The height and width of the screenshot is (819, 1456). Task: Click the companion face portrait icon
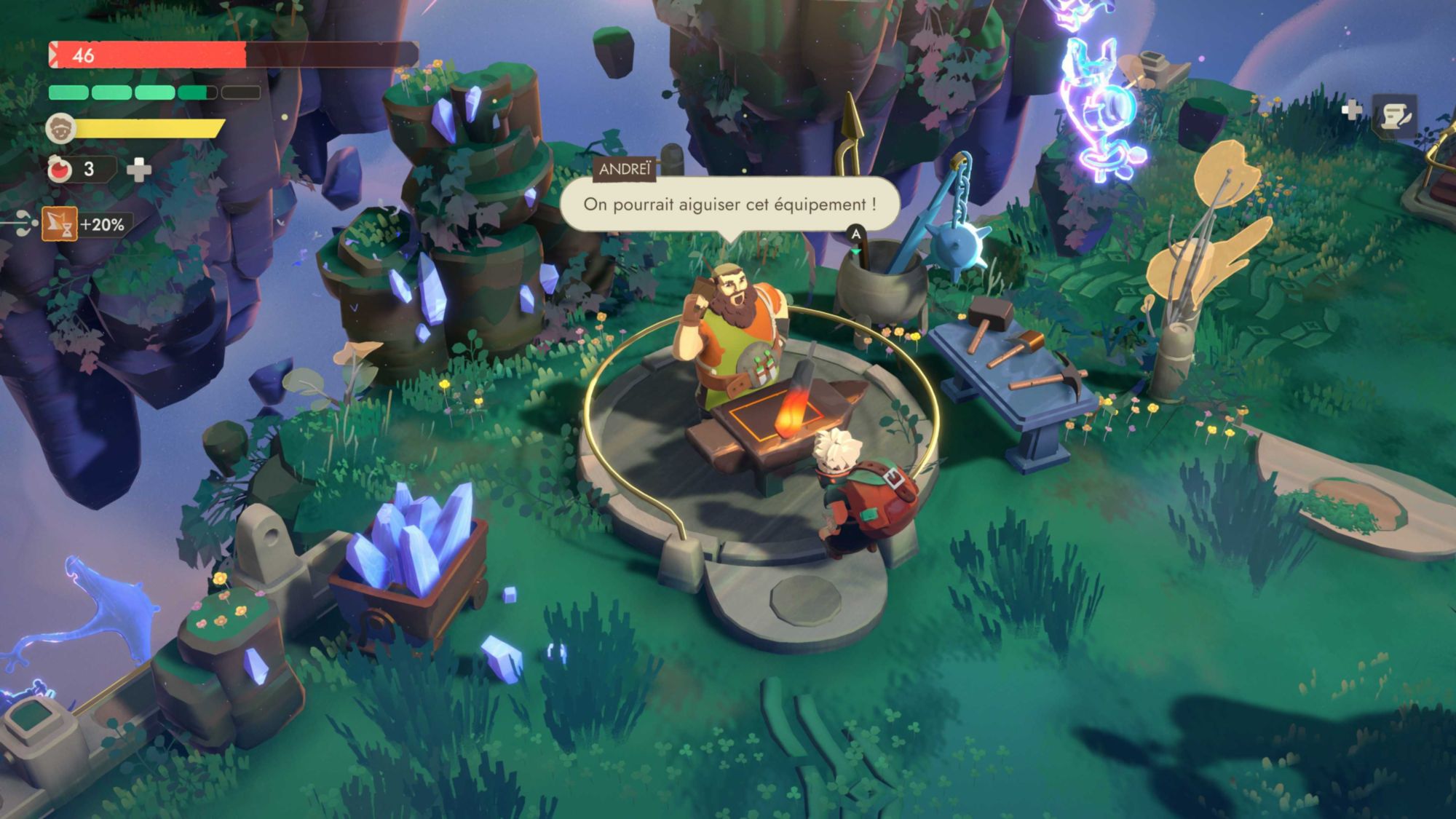[60, 129]
